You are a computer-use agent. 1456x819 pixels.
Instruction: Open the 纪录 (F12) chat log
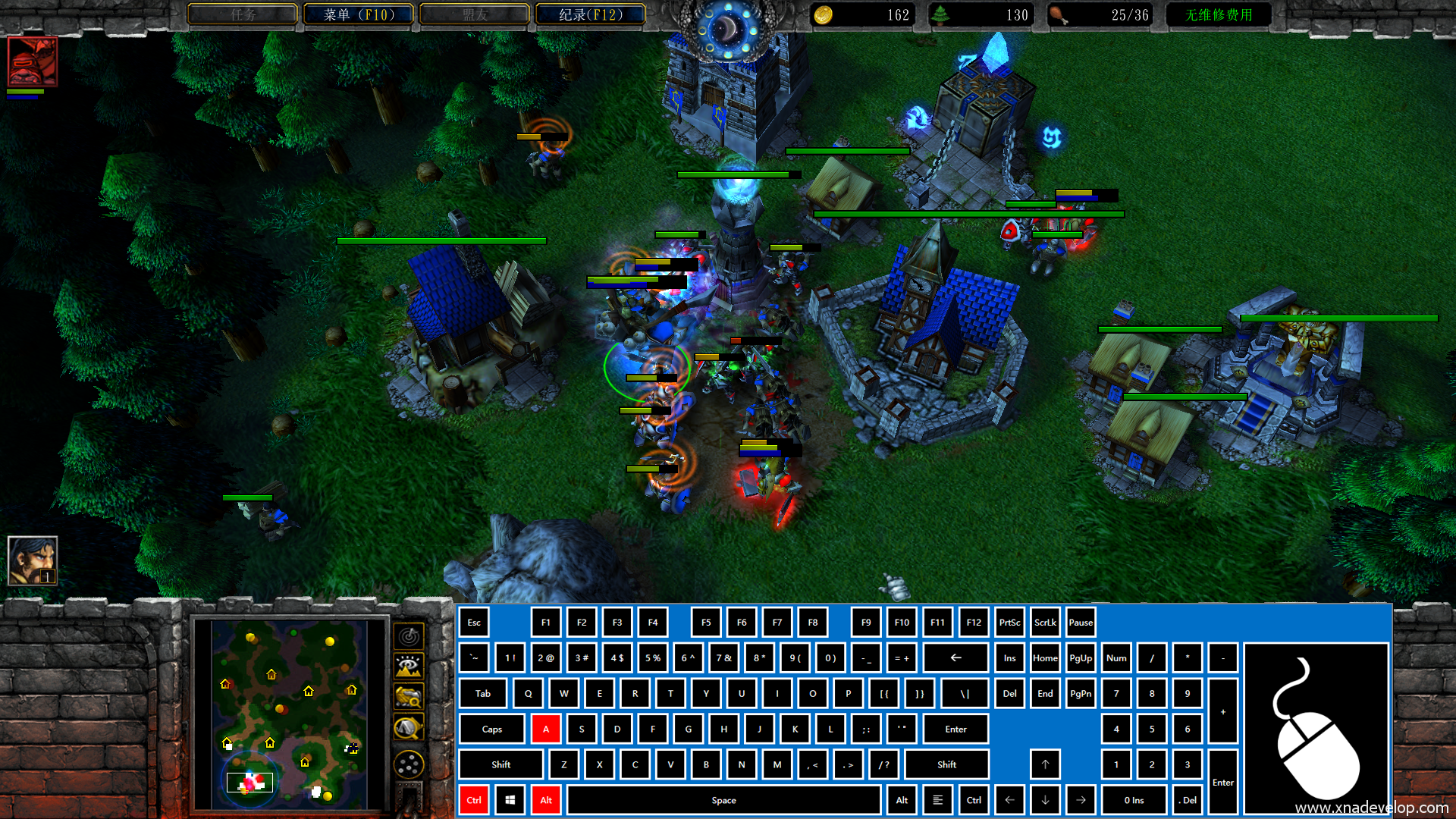pyautogui.click(x=590, y=14)
